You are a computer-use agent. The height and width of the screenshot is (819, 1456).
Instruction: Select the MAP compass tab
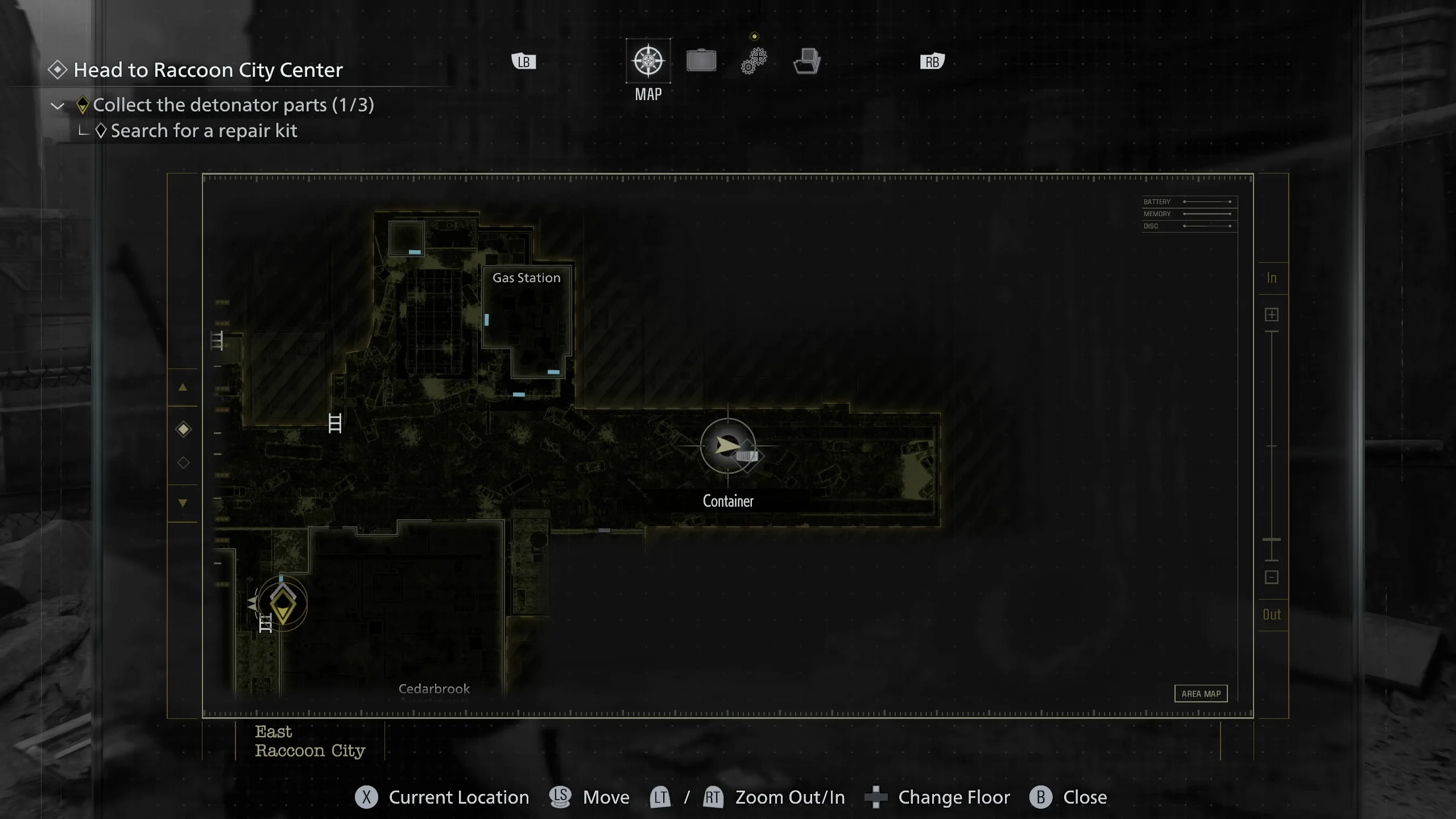[648, 61]
